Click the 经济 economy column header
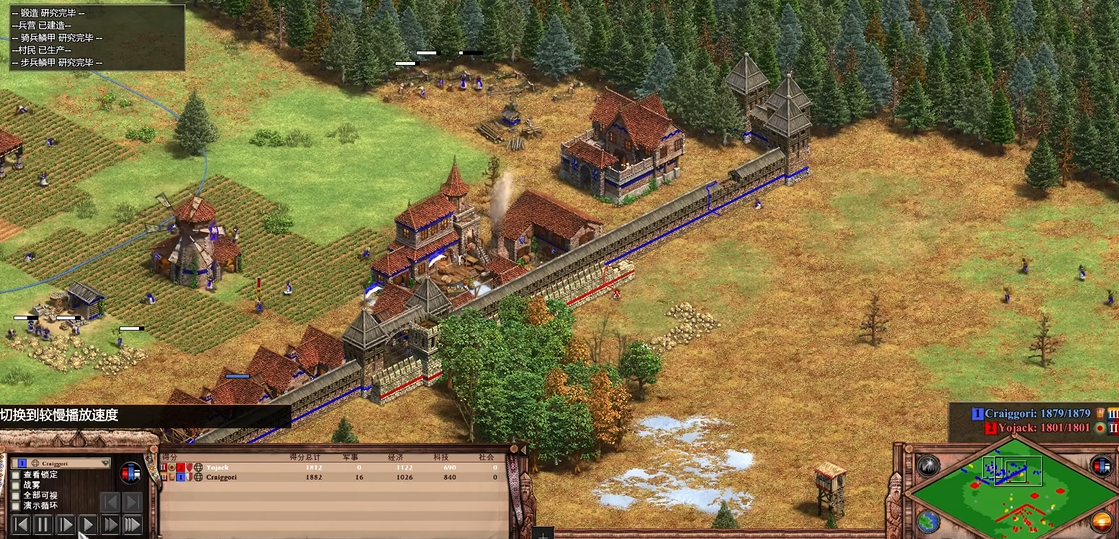The height and width of the screenshot is (539, 1119). click(x=395, y=457)
